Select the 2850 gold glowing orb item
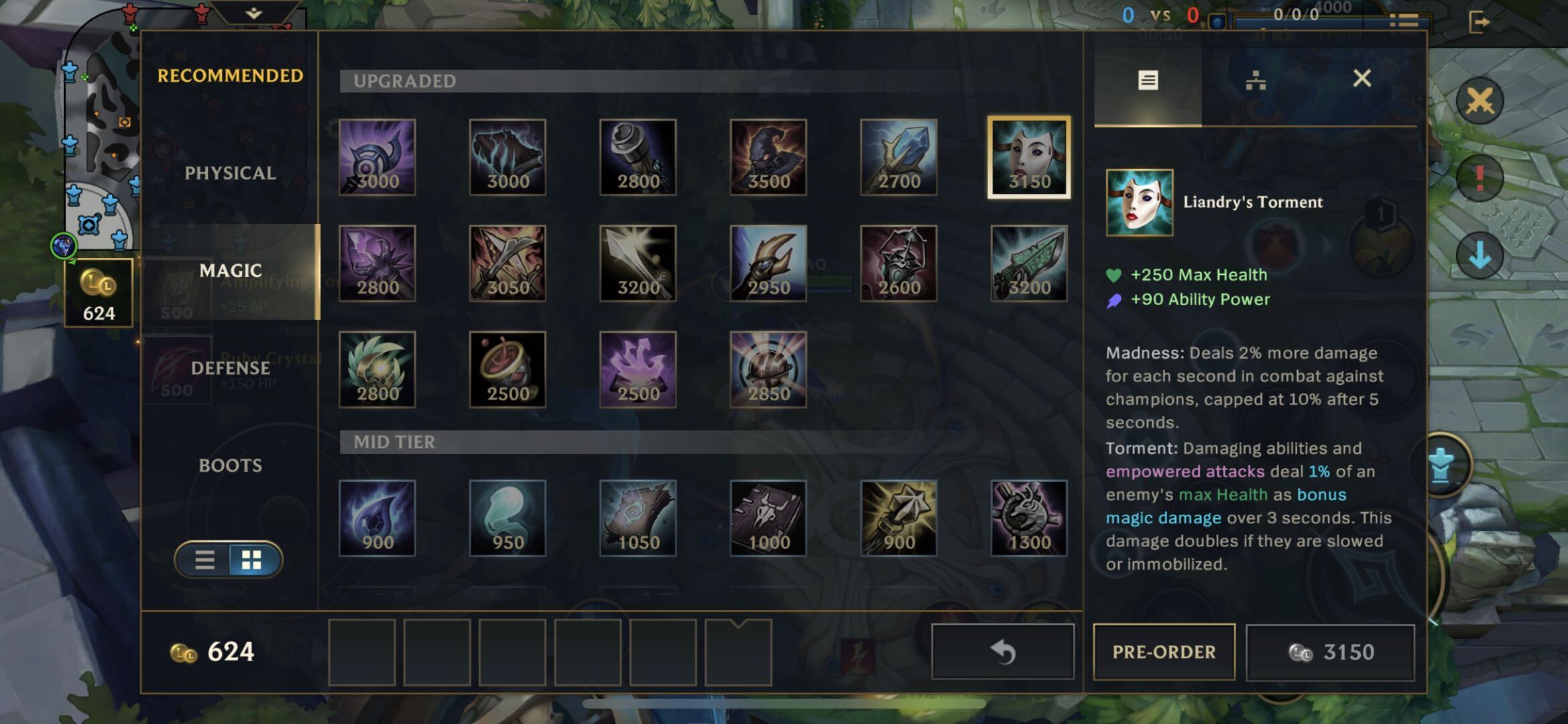The height and width of the screenshot is (724, 1568). click(768, 369)
